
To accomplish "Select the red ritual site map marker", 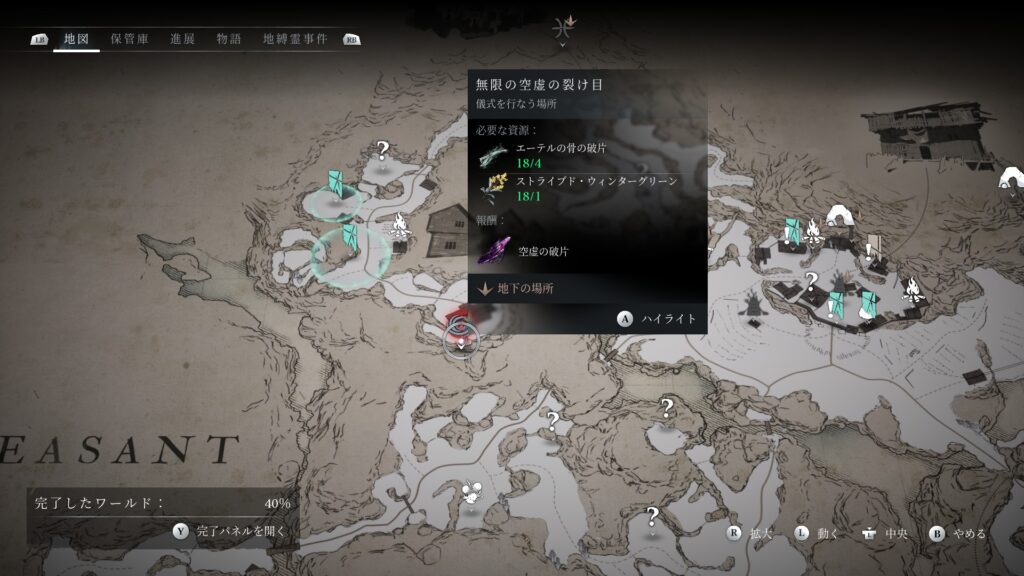I will (461, 330).
